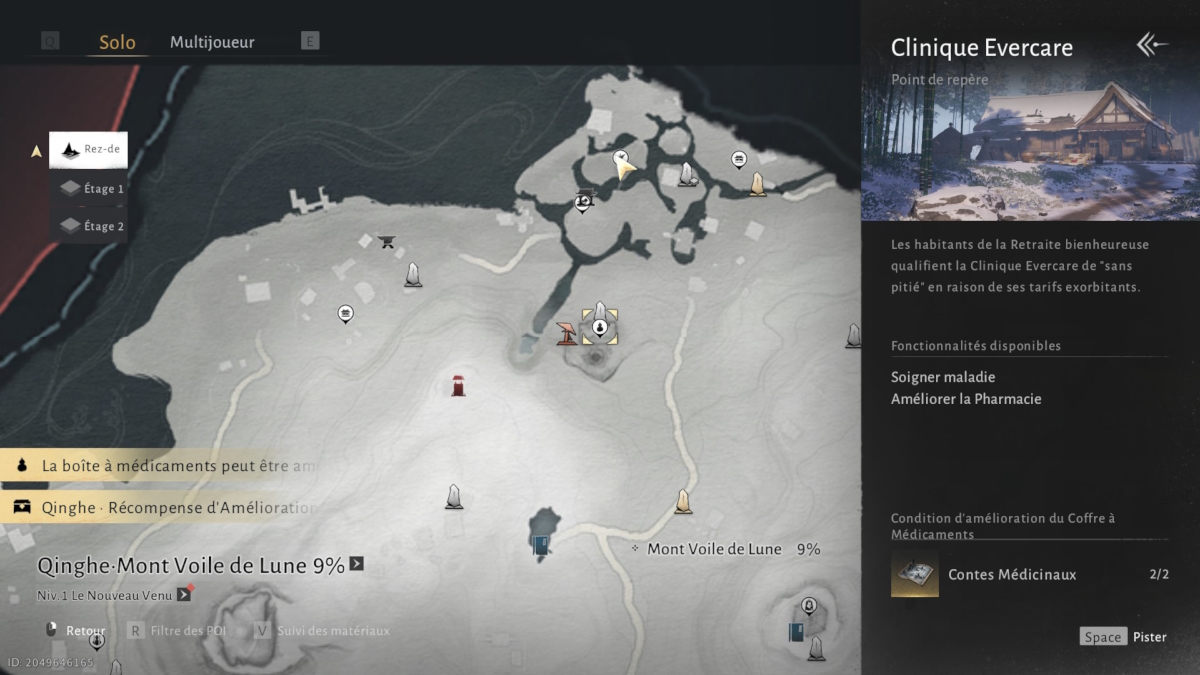Click Retour to go back

[x=76, y=631]
